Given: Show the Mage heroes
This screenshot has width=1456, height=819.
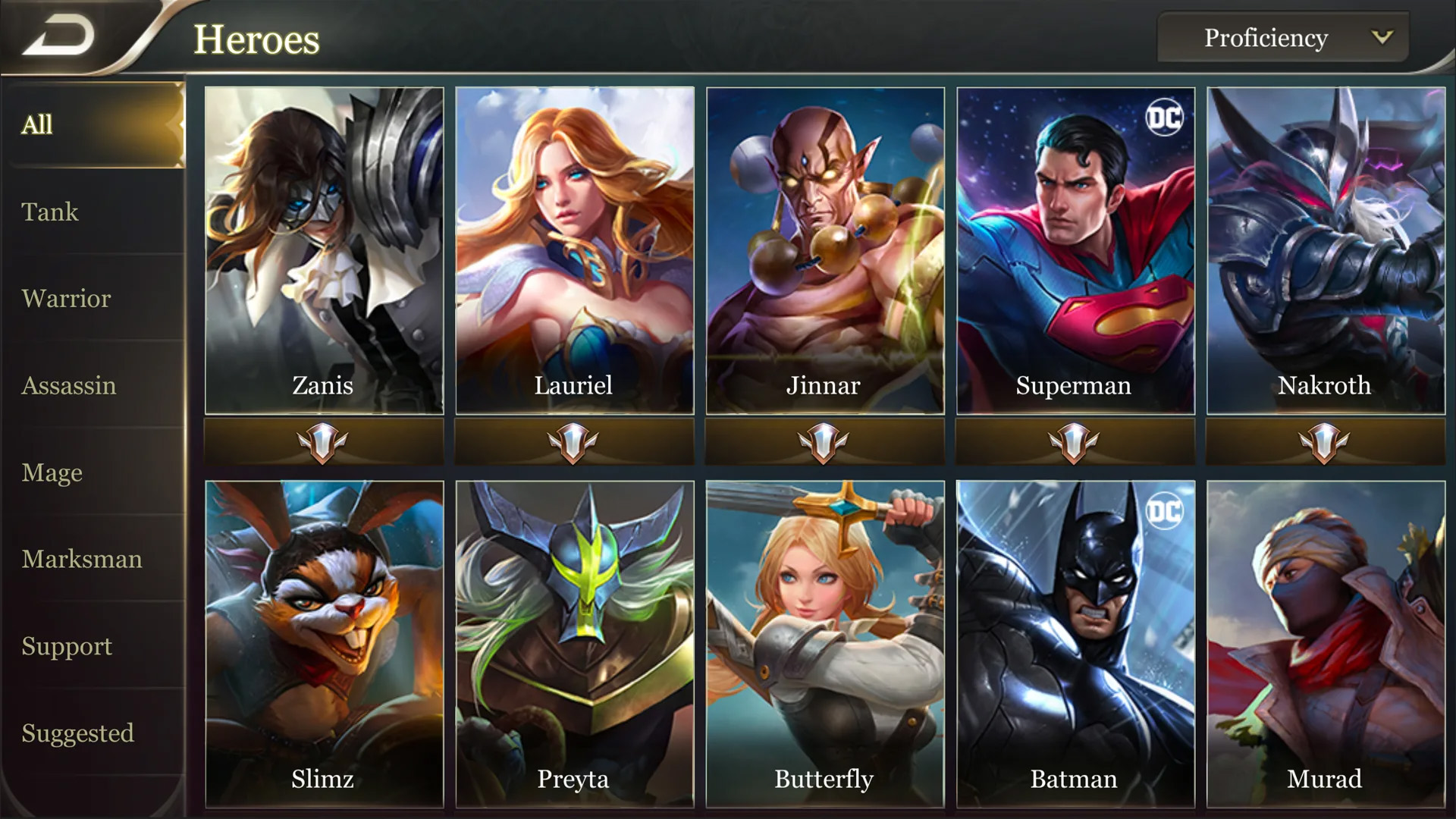Looking at the screenshot, I should [52, 472].
